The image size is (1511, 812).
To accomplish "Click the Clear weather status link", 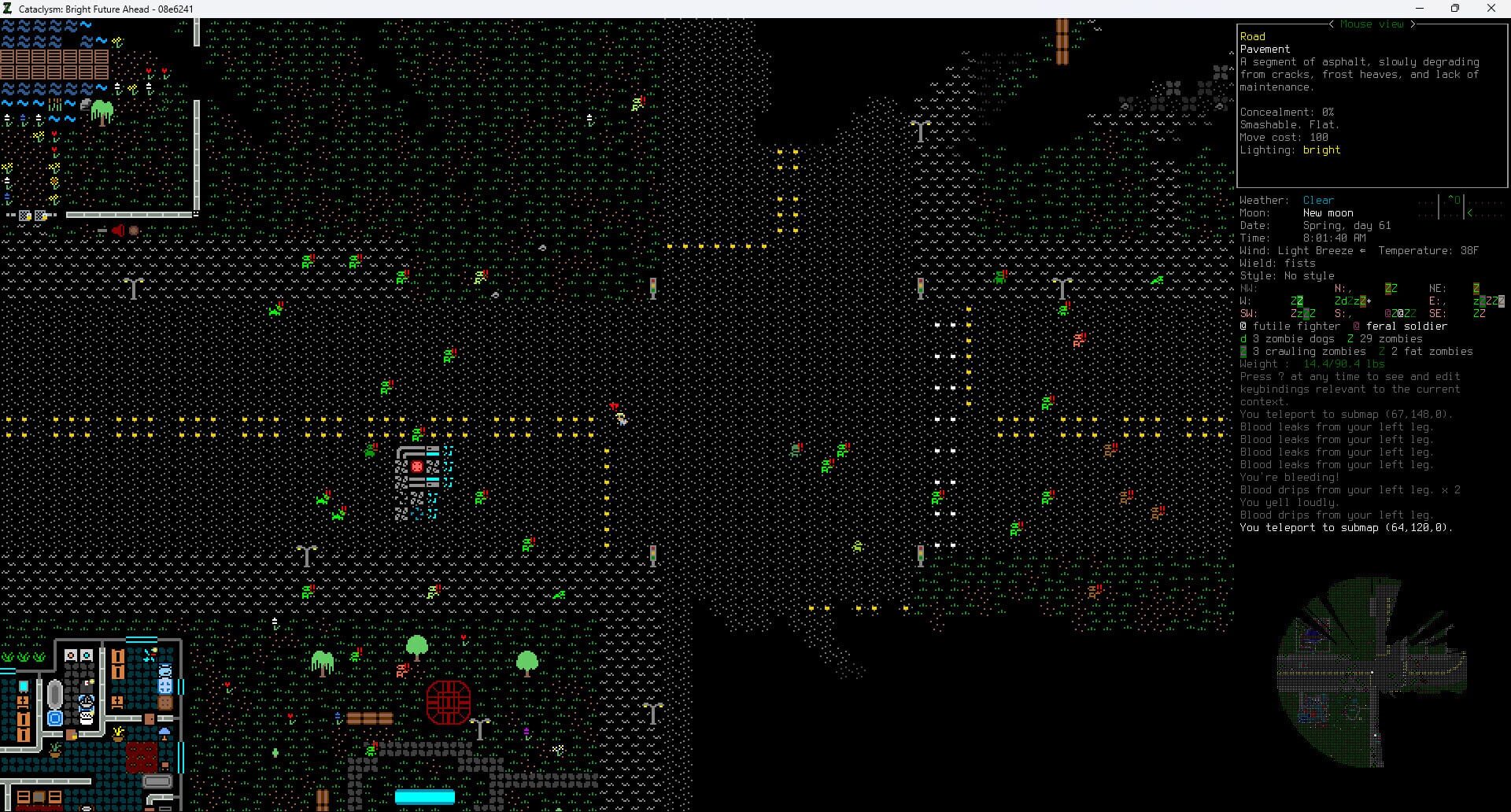I will coord(1319,199).
